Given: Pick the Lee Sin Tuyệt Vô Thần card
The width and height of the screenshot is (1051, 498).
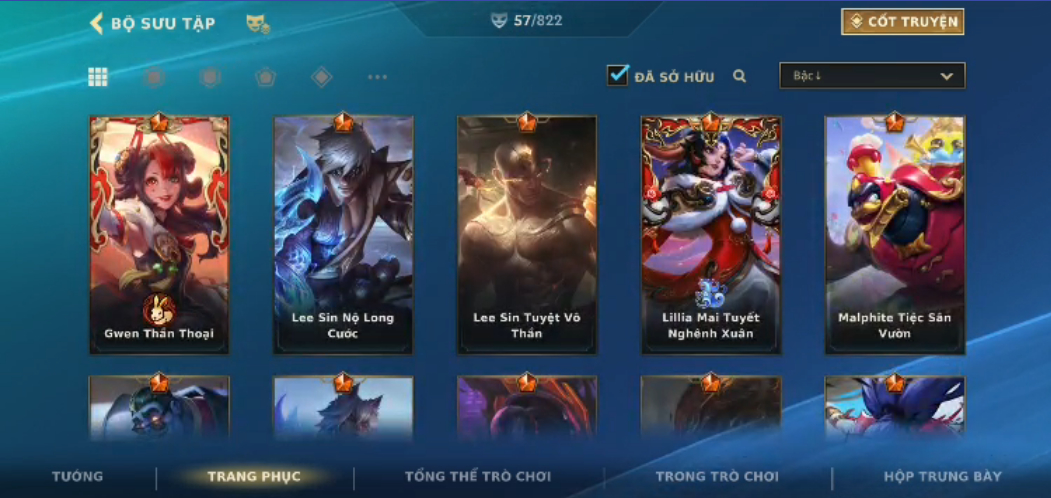Looking at the screenshot, I should 527,235.
